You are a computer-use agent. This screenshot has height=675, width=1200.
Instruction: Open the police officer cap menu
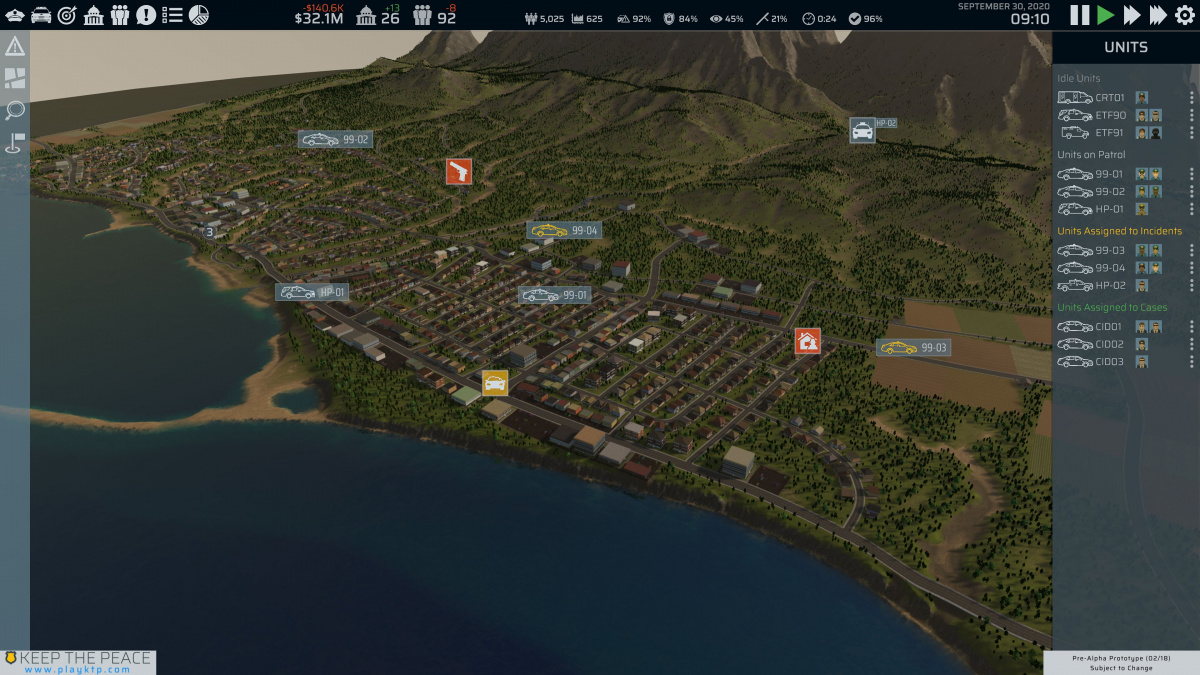[x=15, y=15]
